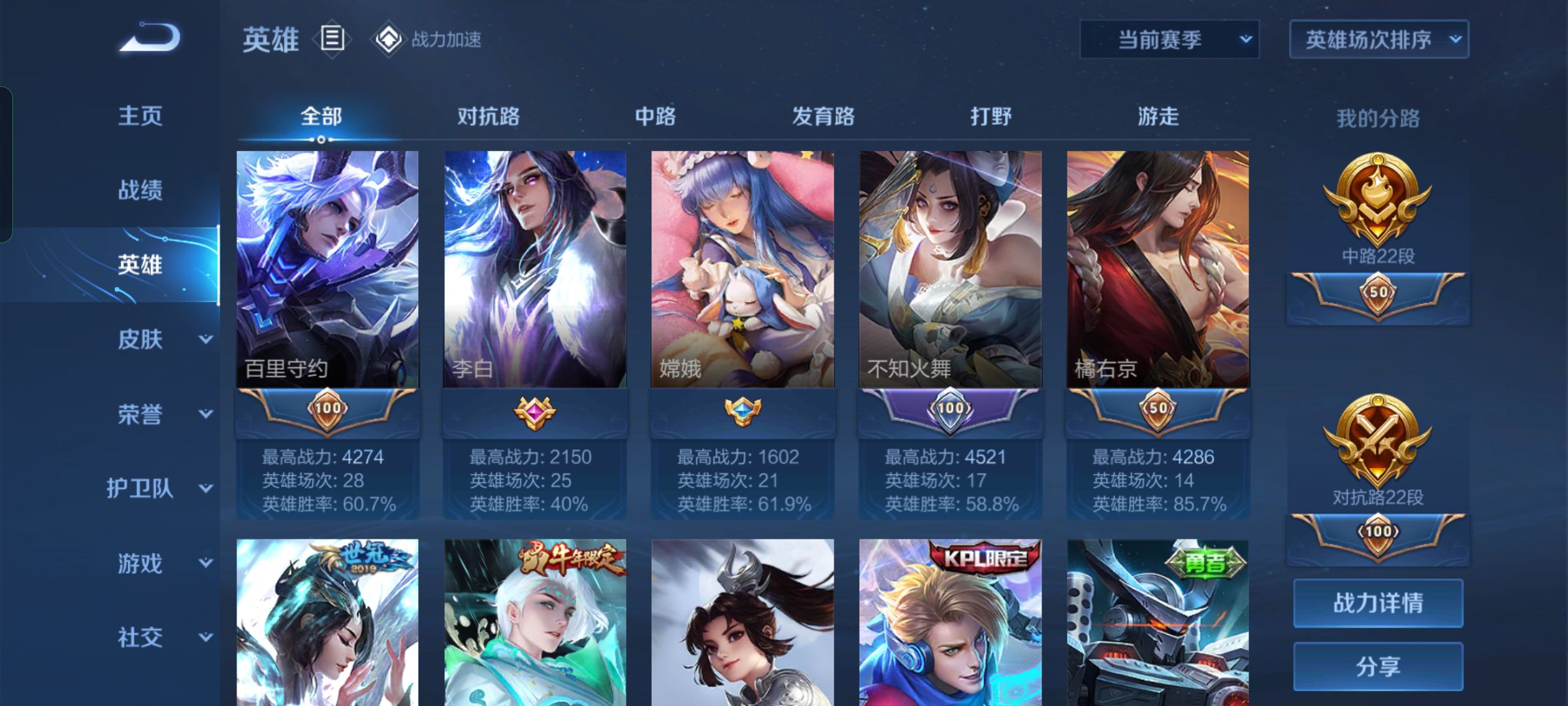Open the 当前赛季 season dropdown
Image resolution: width=1568 pixels, height=706 pixels.
point(1169,39)
